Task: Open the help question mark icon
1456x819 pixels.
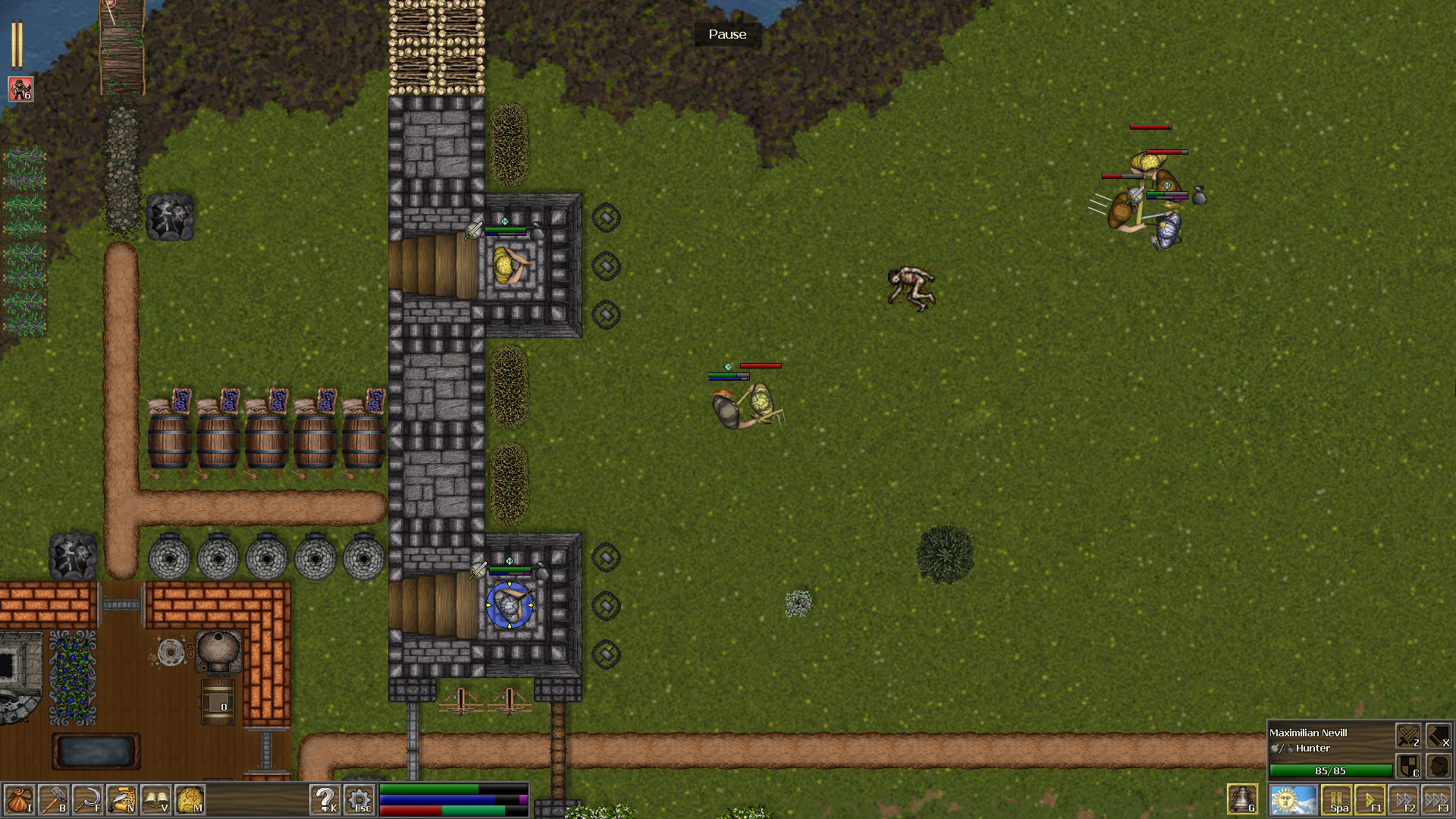Action: 326,800
